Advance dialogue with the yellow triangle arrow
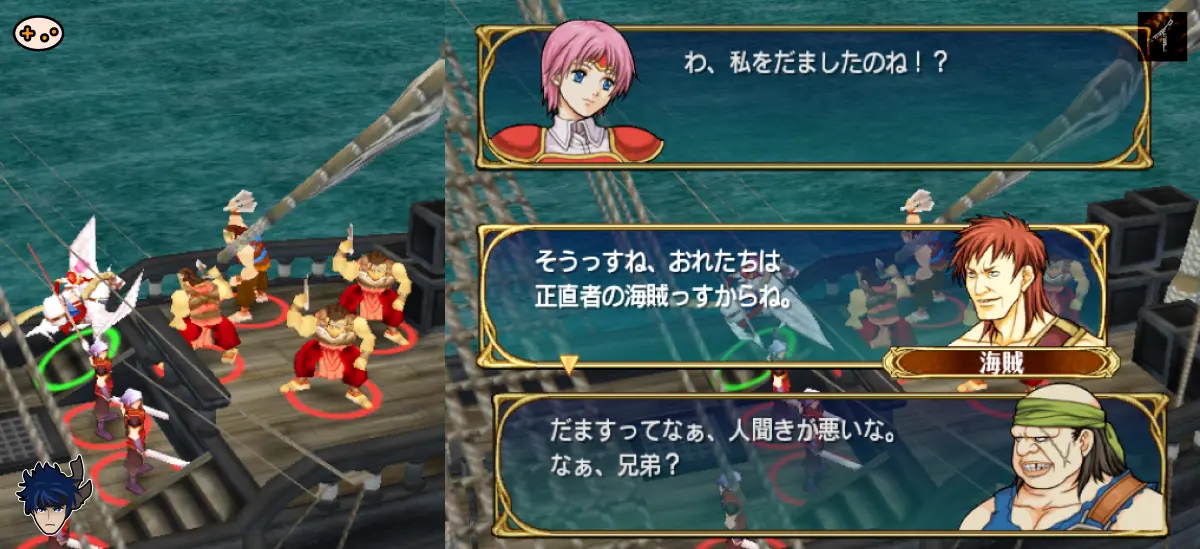 (568, 365)
